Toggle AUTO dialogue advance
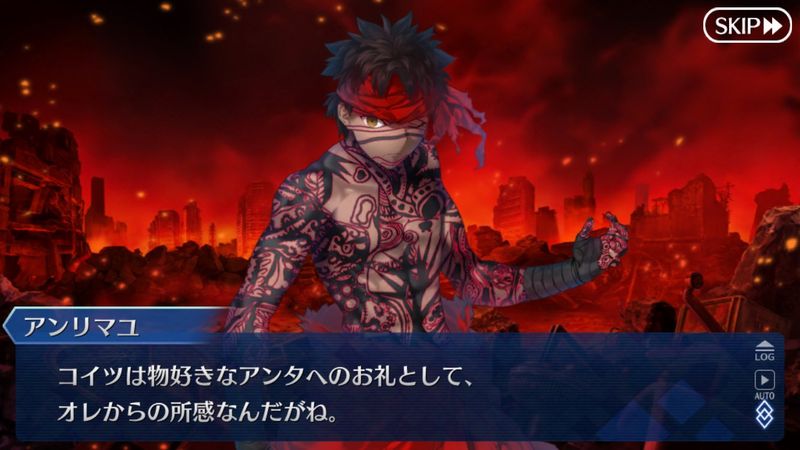The width and height of the screenshot is (800, 450). (x=764, y=383)
